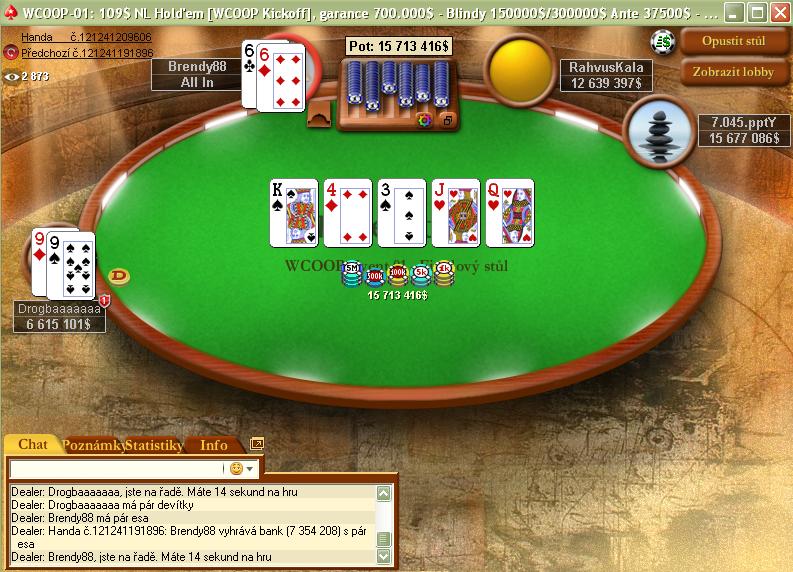Click the chat message input field
Screen dimensions: 793x572
tap(115, 468)
